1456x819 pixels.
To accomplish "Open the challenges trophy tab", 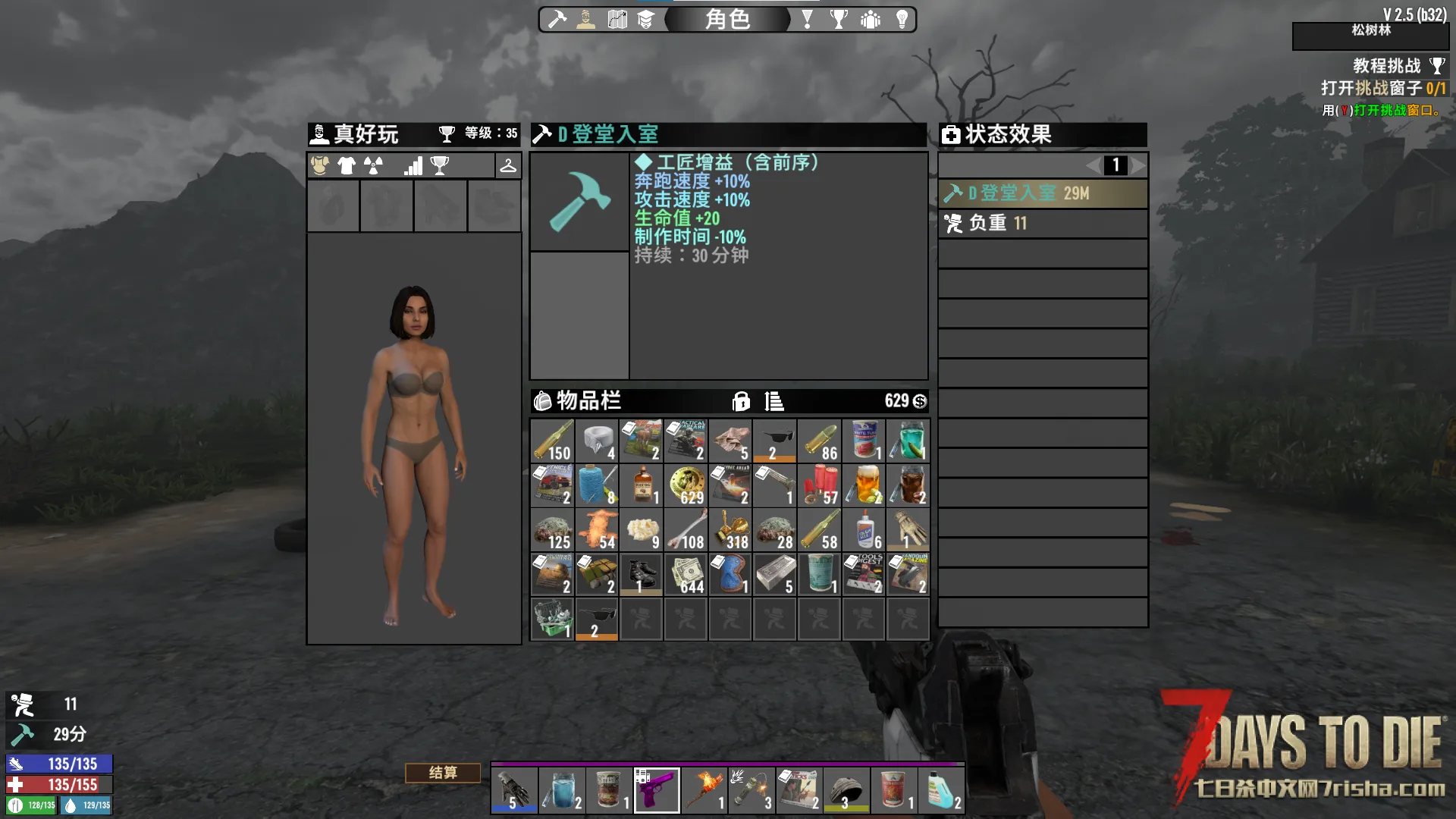I will pos(839,20).
